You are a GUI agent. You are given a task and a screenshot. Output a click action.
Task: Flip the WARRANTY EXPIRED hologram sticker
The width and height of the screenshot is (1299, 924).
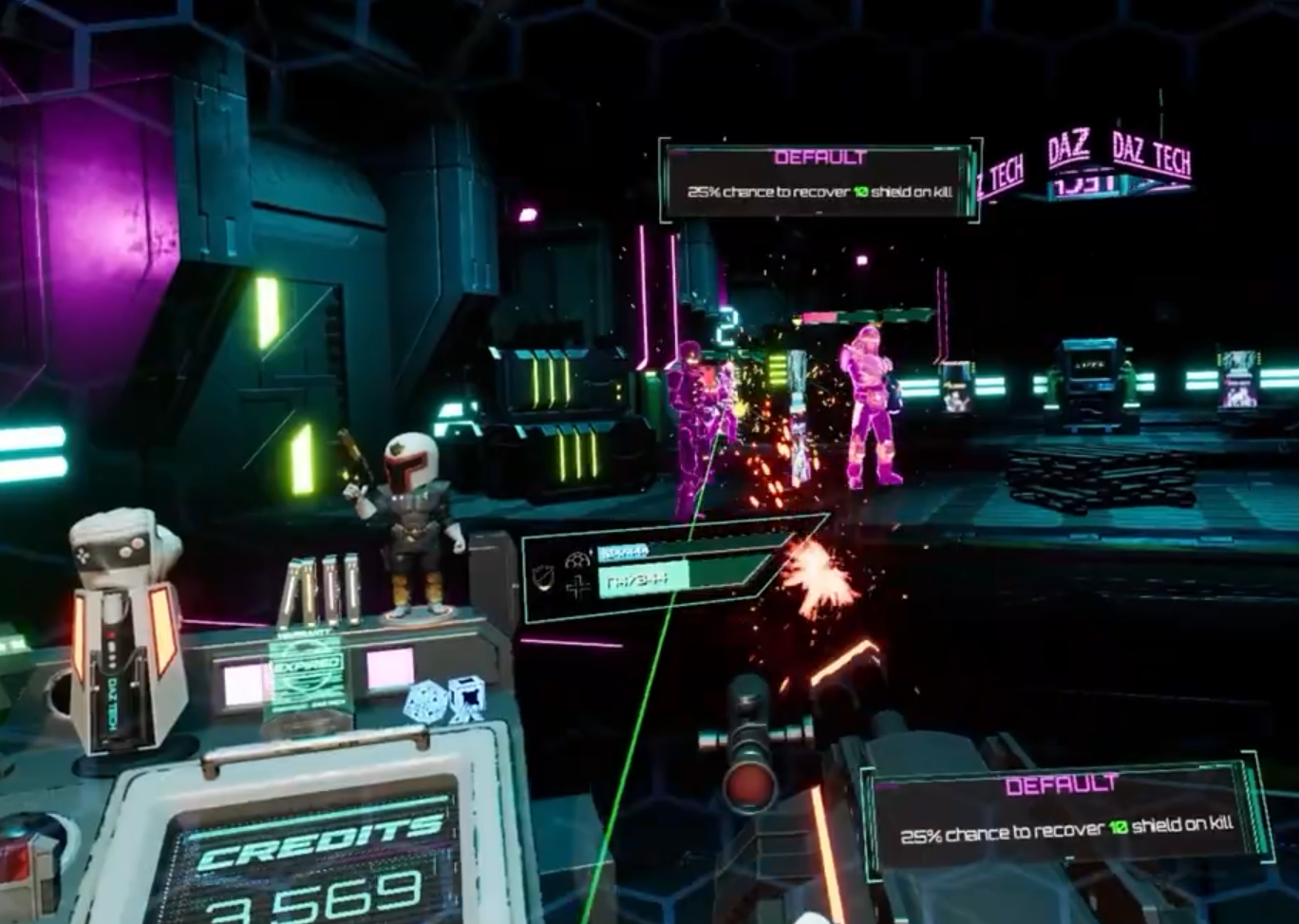pyautogui.click(x=304, y=669)
